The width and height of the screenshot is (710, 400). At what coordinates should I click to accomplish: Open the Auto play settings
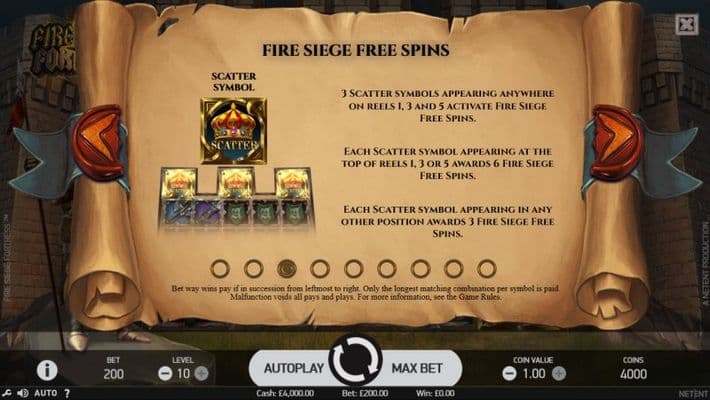(45, 393)
